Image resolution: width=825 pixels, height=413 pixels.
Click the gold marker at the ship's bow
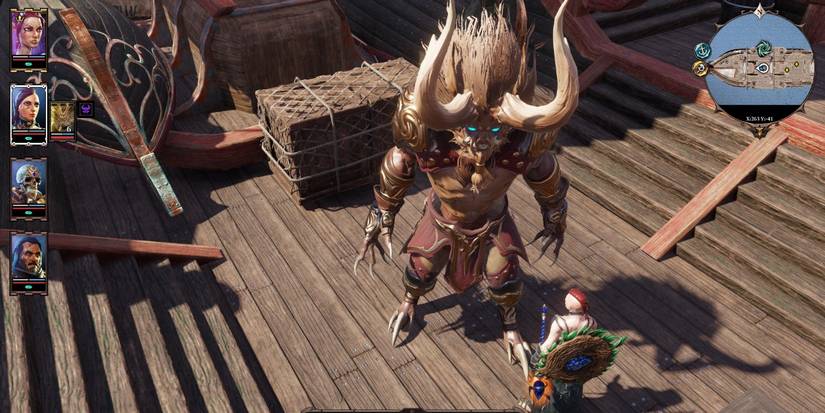[x=700, y=68]
